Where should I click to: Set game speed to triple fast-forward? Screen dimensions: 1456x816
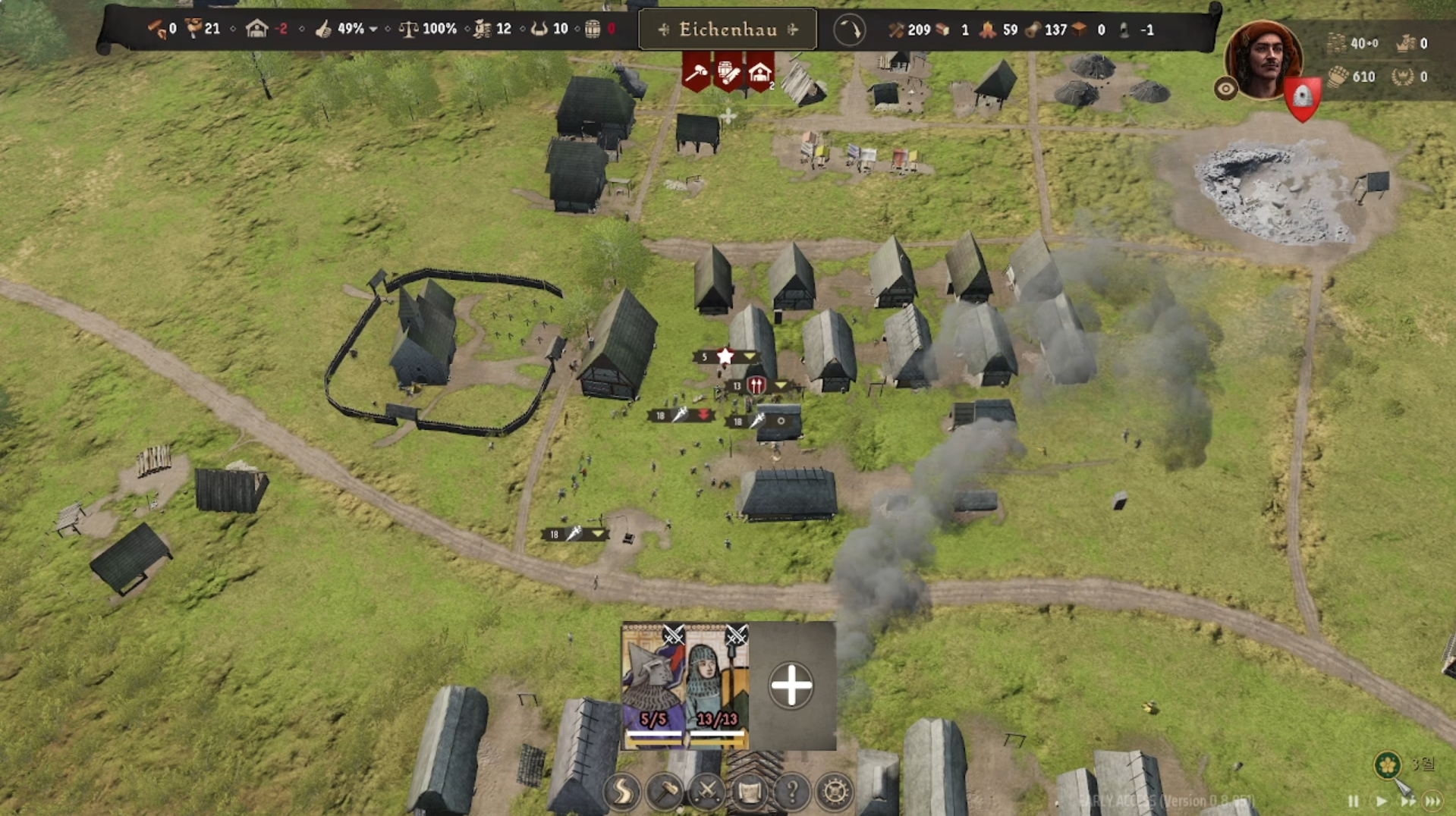point(1433,801)
